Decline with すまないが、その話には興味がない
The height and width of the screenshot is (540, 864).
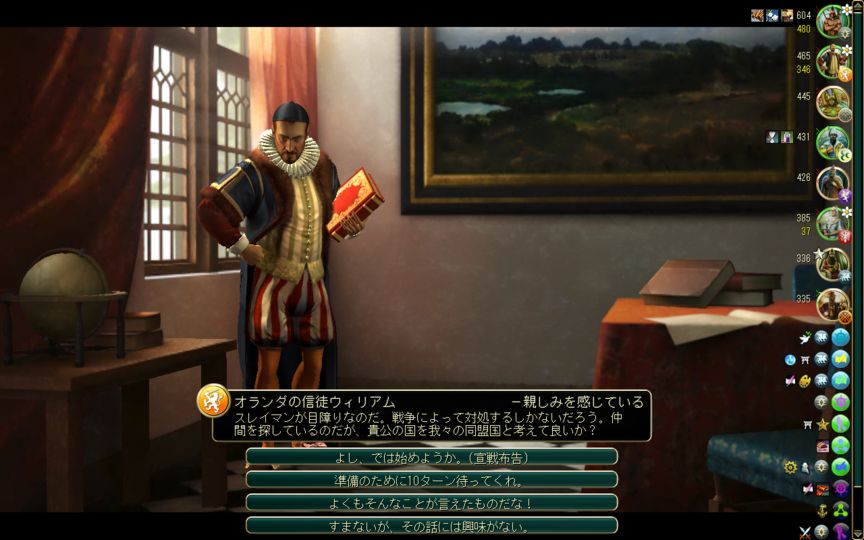pos(431,526)
